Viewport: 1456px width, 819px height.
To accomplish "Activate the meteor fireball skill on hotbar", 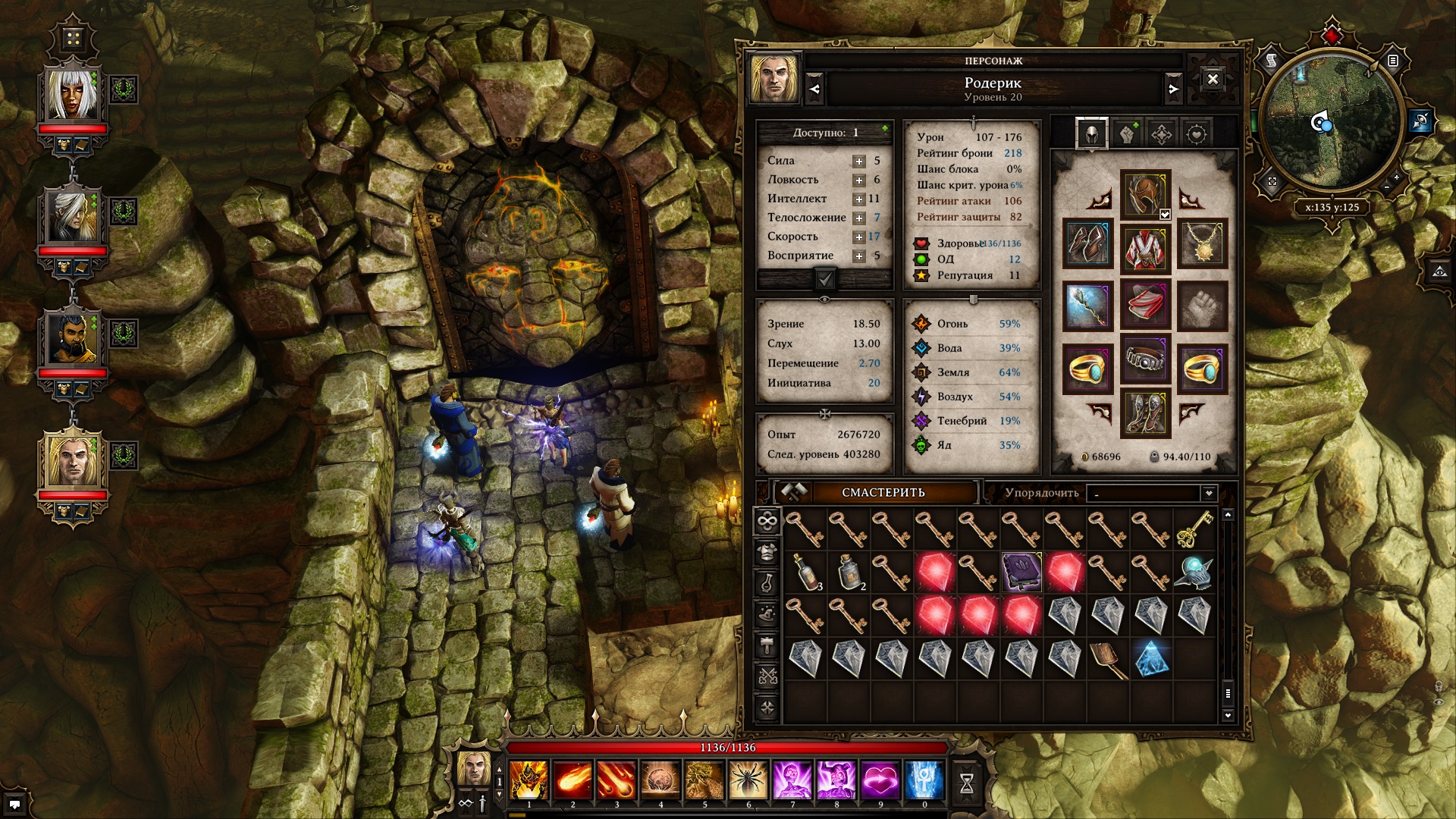I will click(x=573, y=780).
